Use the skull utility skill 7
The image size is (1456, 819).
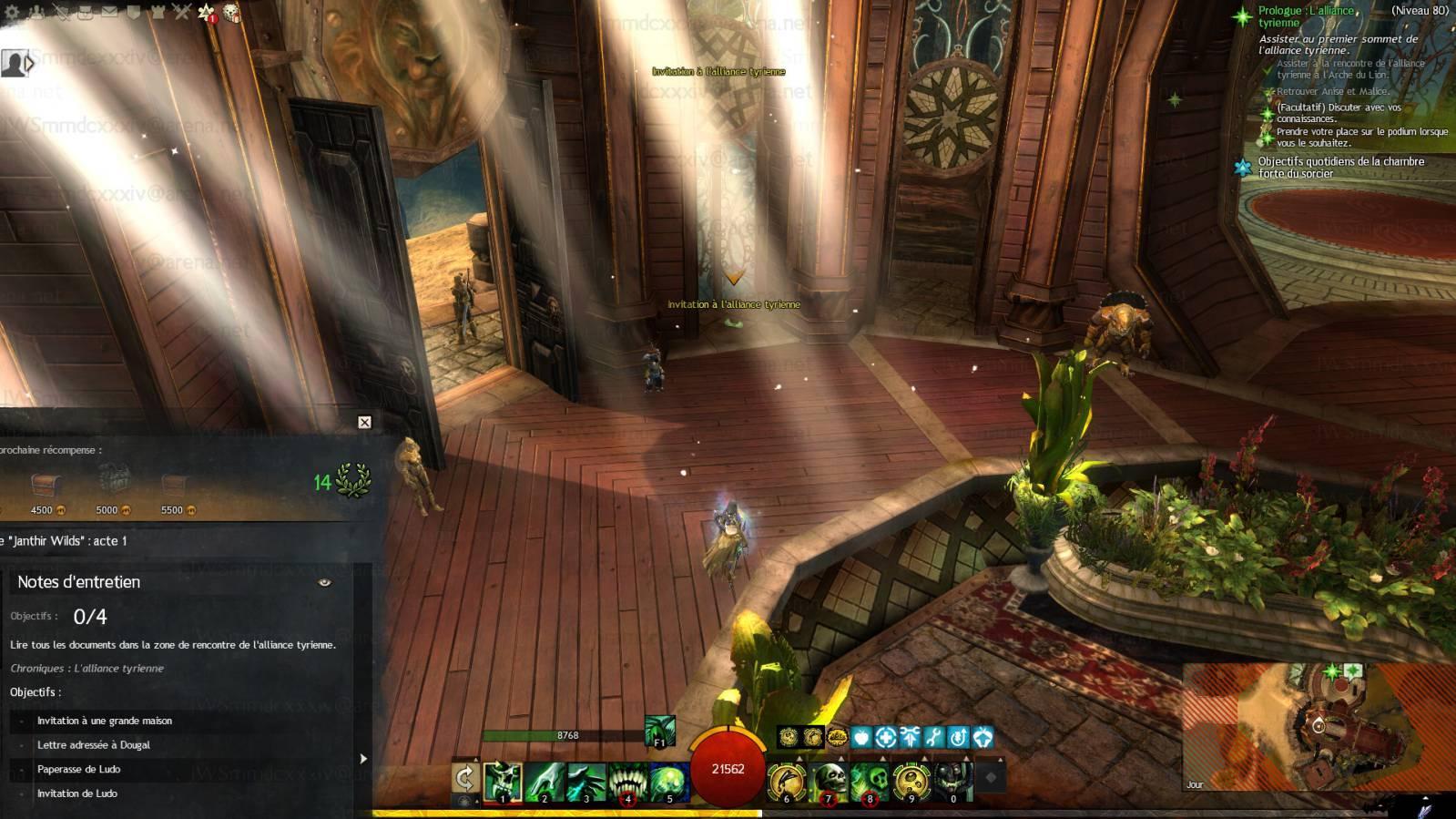tap(829, 782)
